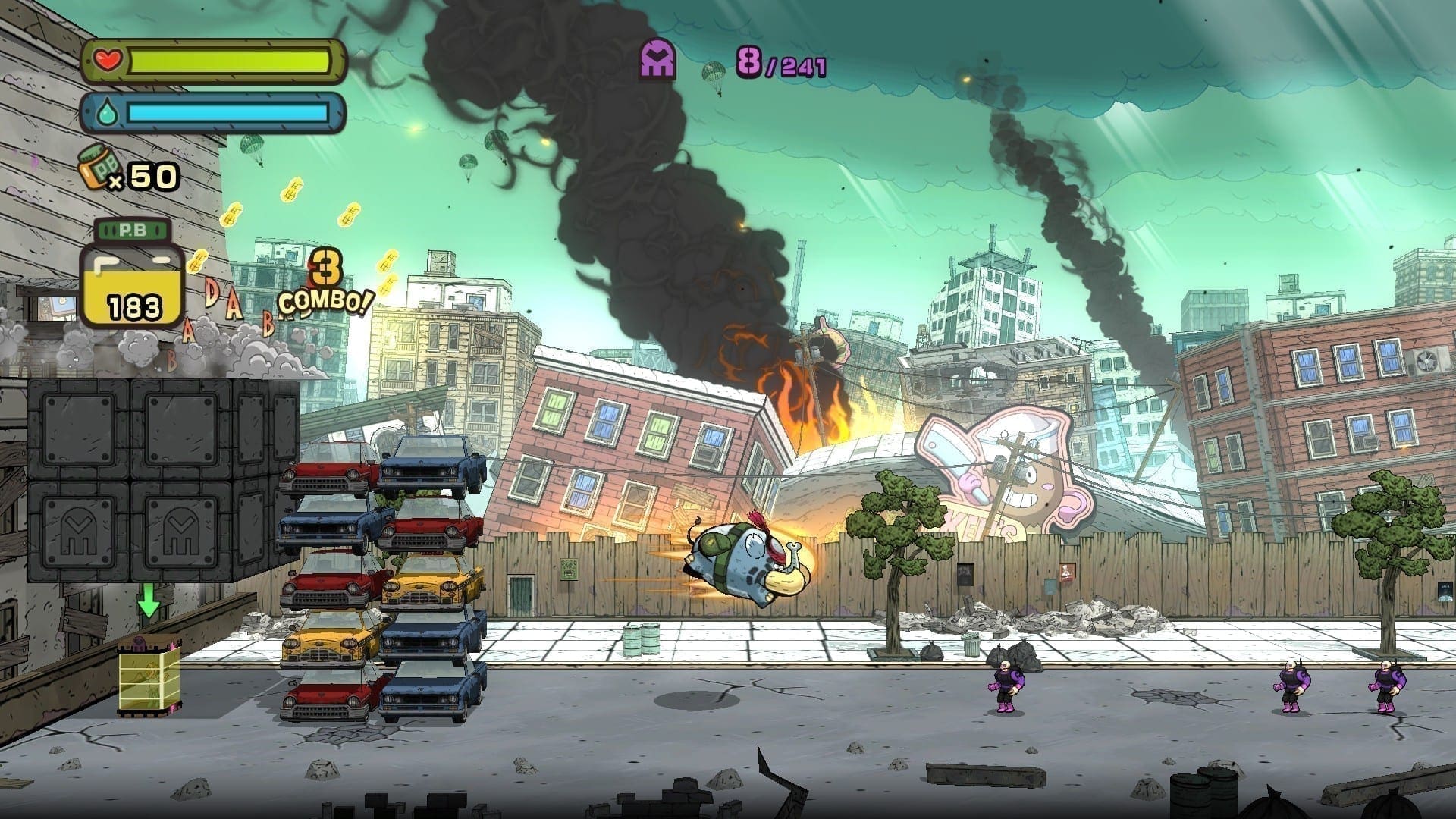Click the small peanut butter jar lives icon
The height and width of the screenshot is (819, 1456).
click(x=96, y=167)
